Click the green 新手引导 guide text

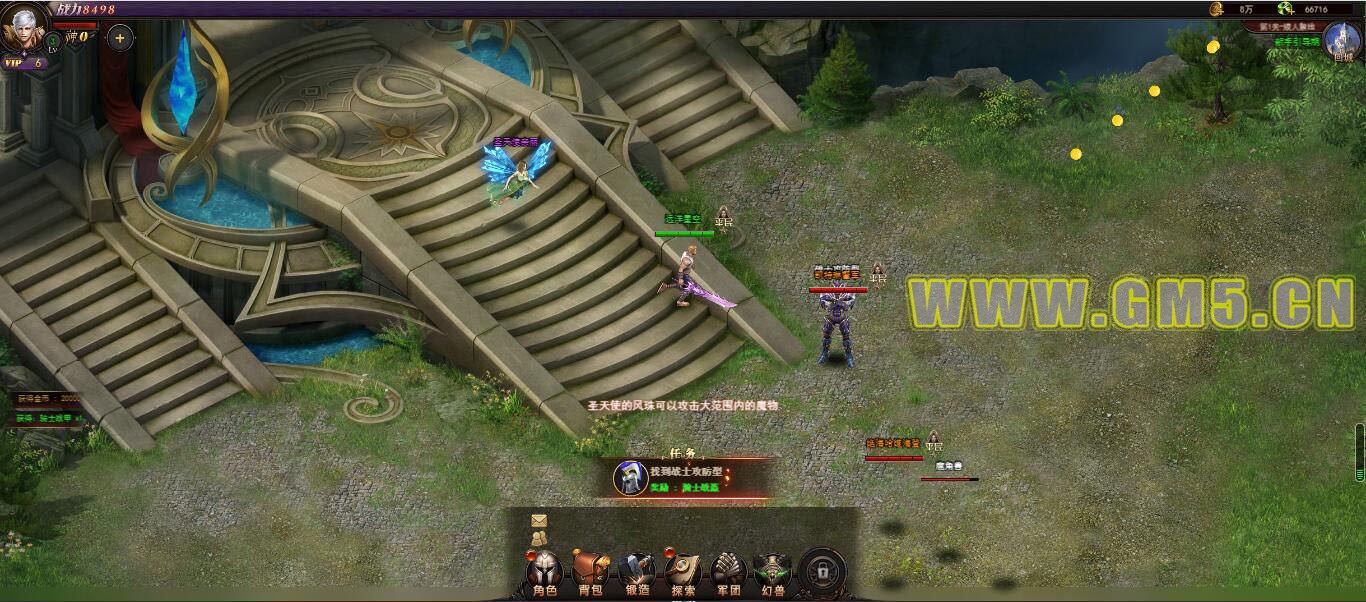point(1296,42)
